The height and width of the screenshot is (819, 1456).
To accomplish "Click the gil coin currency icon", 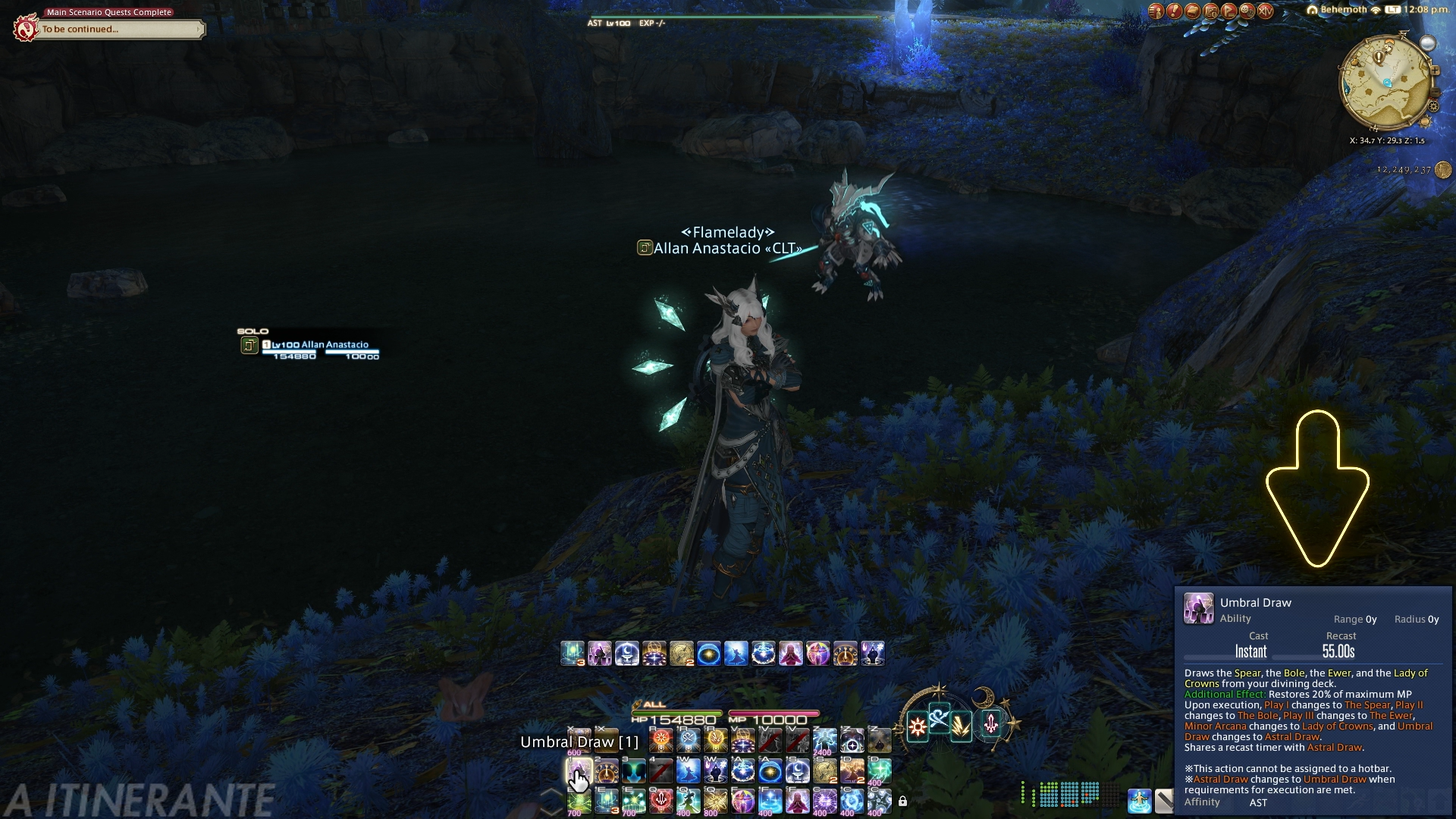I will [1443, 170].
